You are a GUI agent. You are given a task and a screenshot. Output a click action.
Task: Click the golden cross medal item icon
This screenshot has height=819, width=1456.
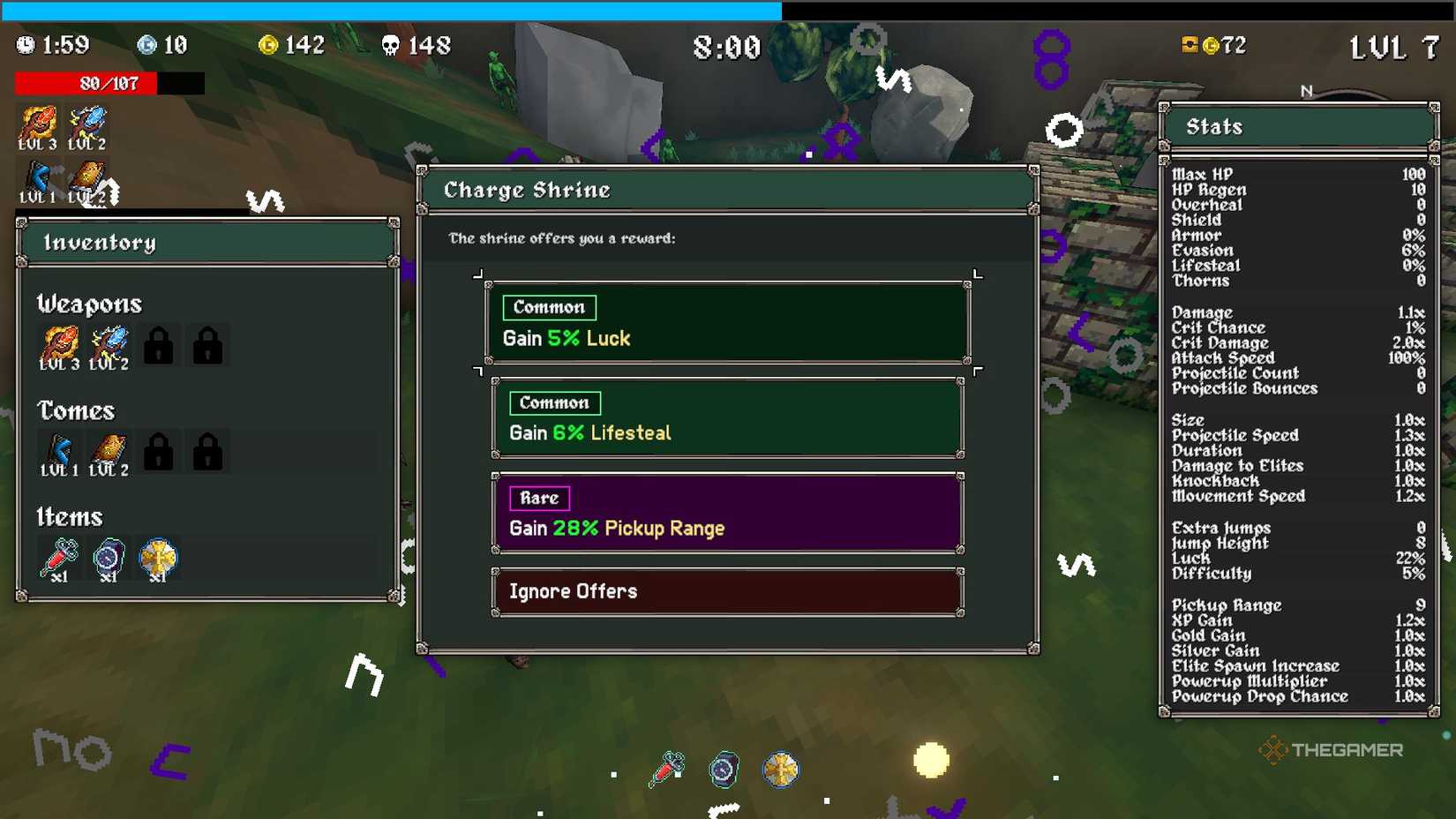(159, 557)
